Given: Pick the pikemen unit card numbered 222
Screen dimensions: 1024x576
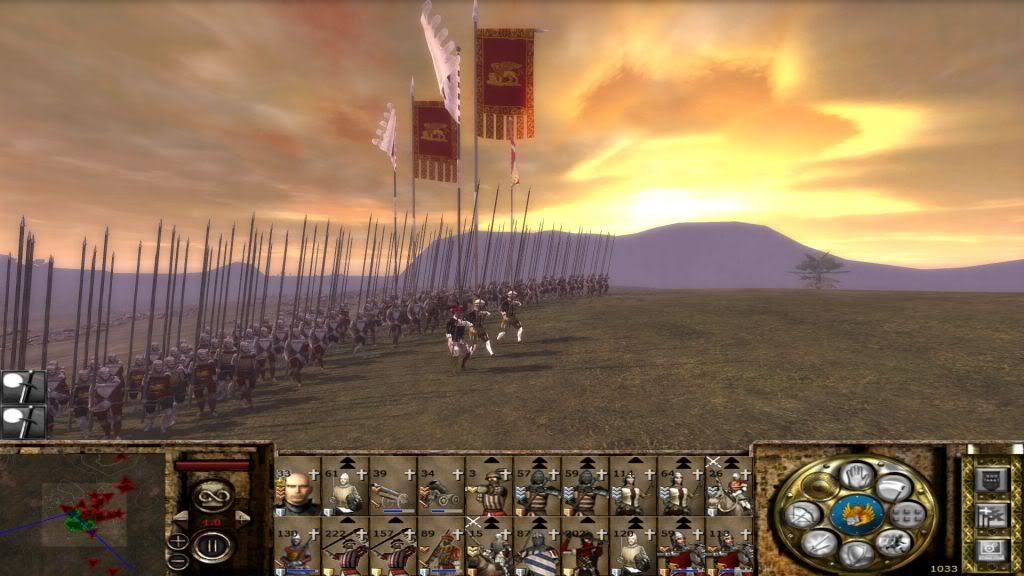Looking at the screenshot, I should [x=345, y=547].
